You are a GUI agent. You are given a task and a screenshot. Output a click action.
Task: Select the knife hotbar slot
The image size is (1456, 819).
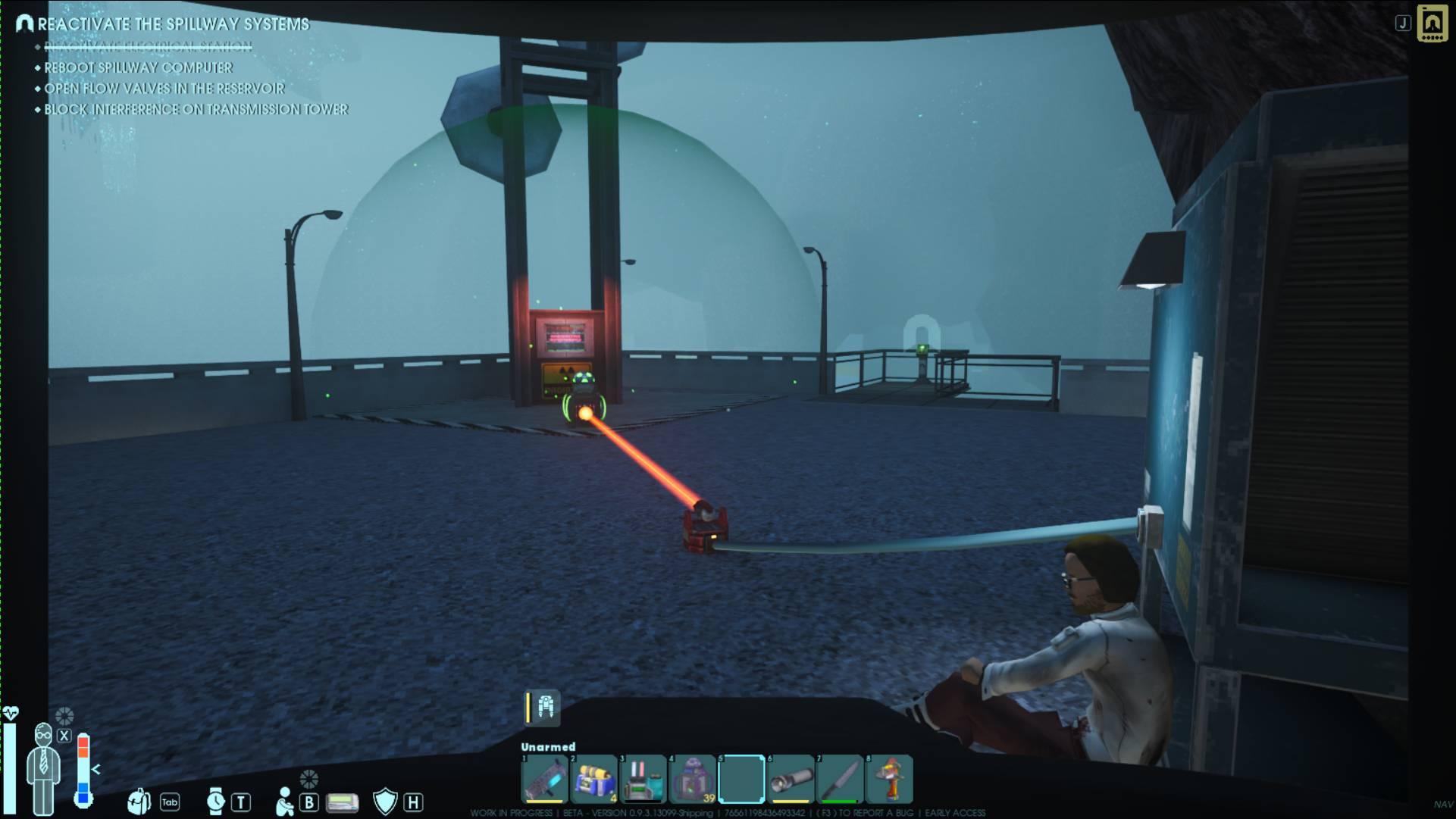click(840, 779)
